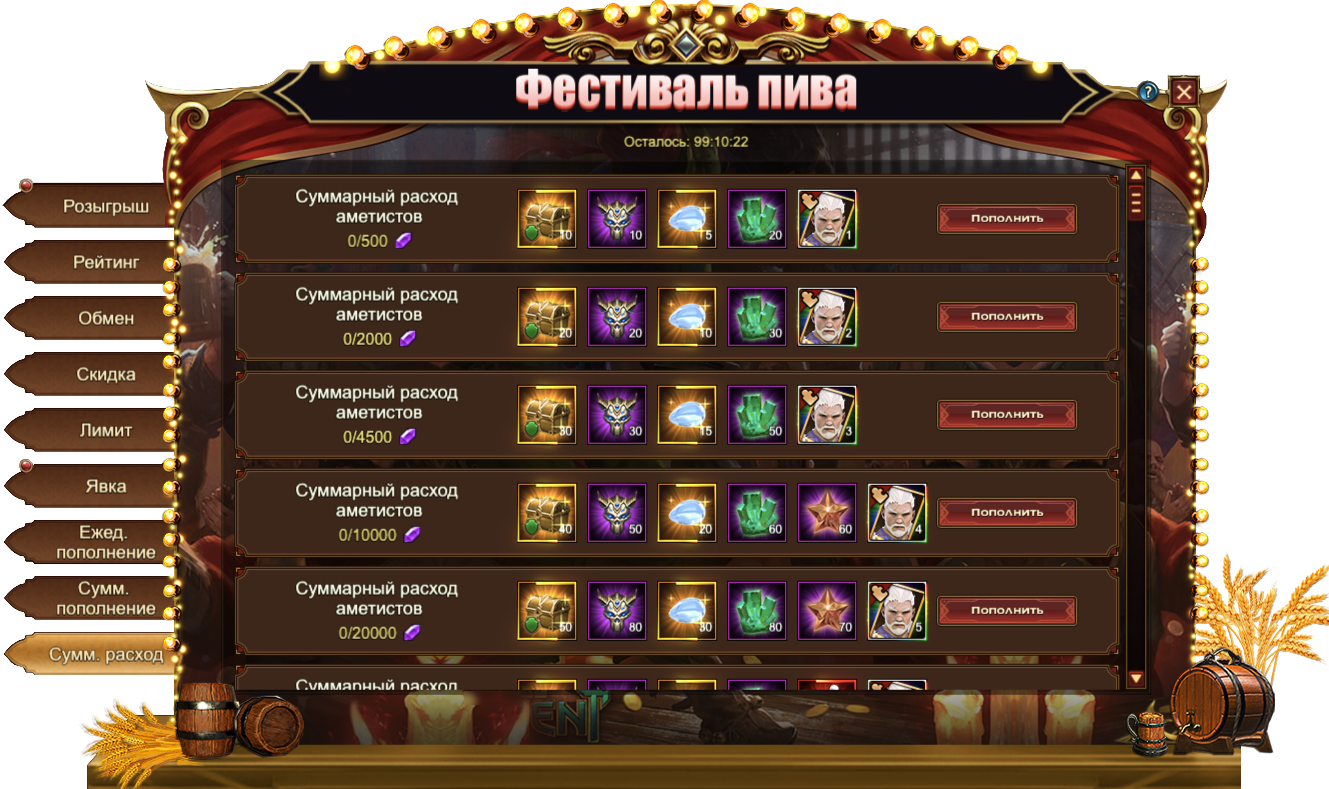Open the blue question mark help
1329x789 pixels.
[1148, 92]
